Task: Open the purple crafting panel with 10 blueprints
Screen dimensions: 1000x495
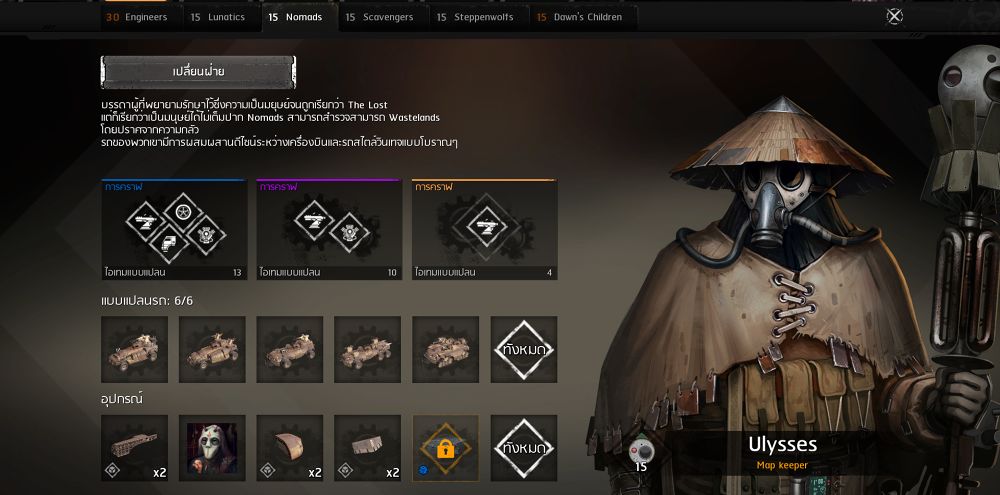Action: (x=329, y=230)
